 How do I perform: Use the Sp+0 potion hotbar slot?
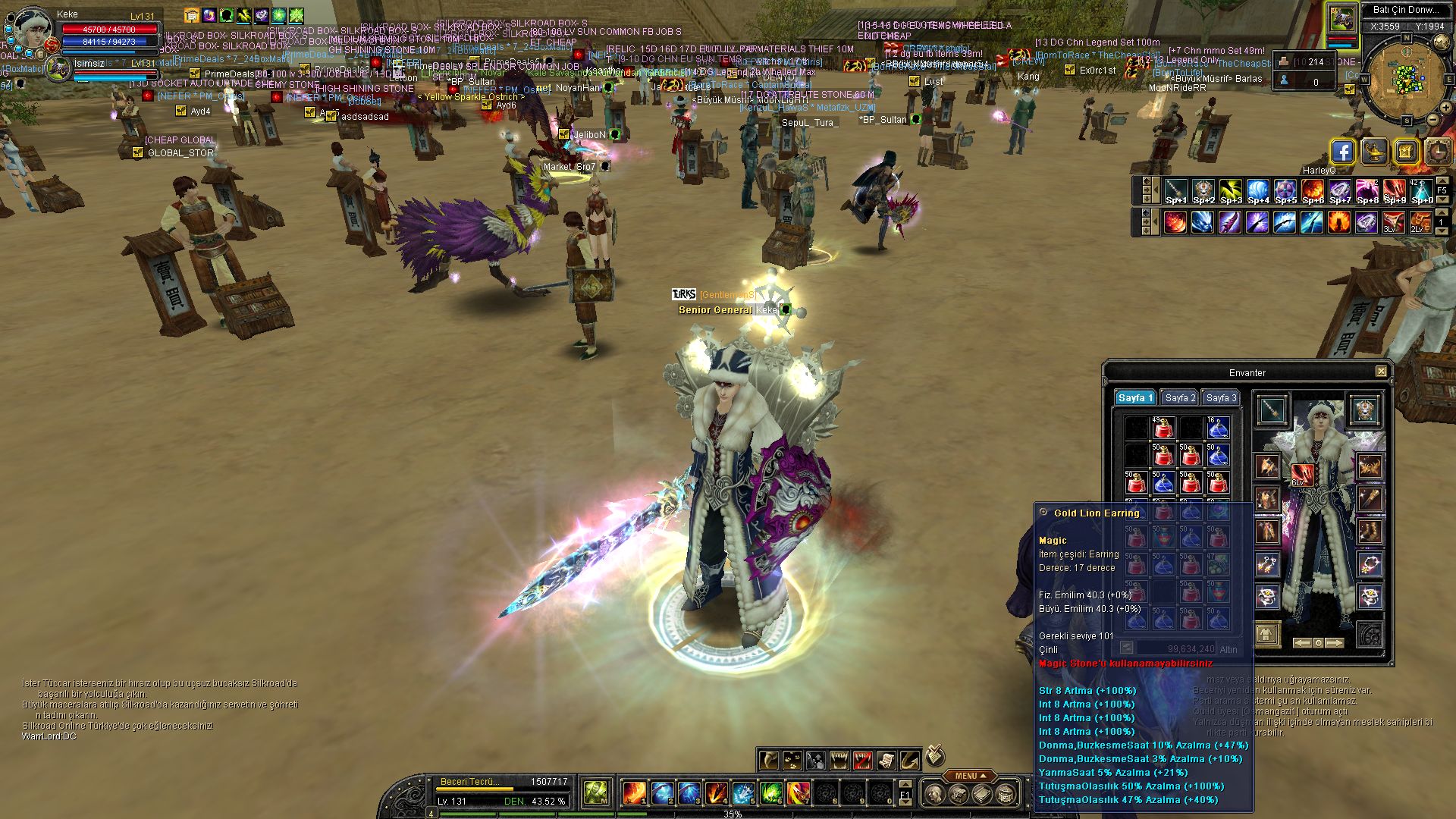click(1421, 191)
